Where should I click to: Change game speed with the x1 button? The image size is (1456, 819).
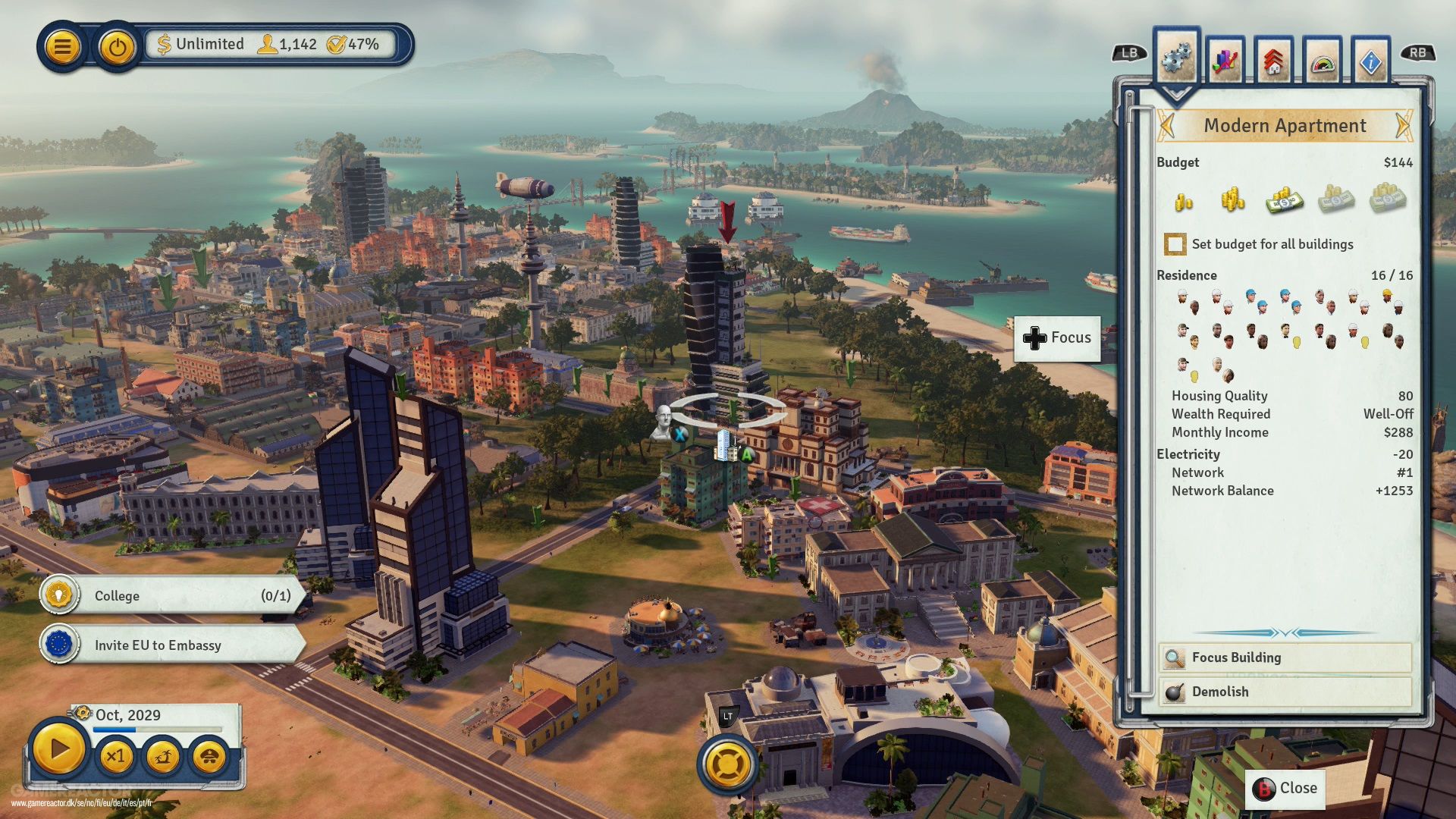coord(115,756)
